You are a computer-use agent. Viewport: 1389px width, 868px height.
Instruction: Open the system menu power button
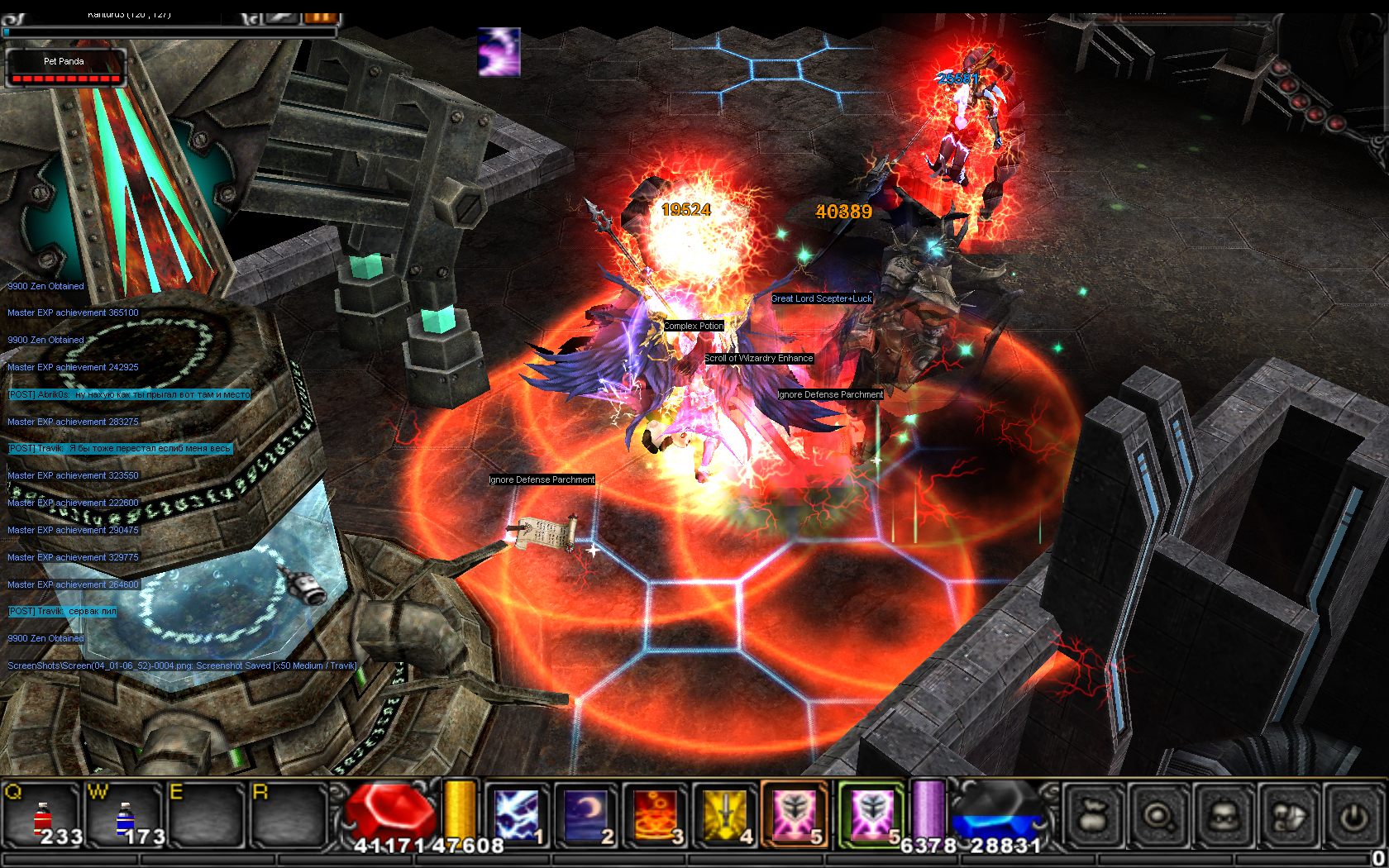click(x=1353, y=817)
